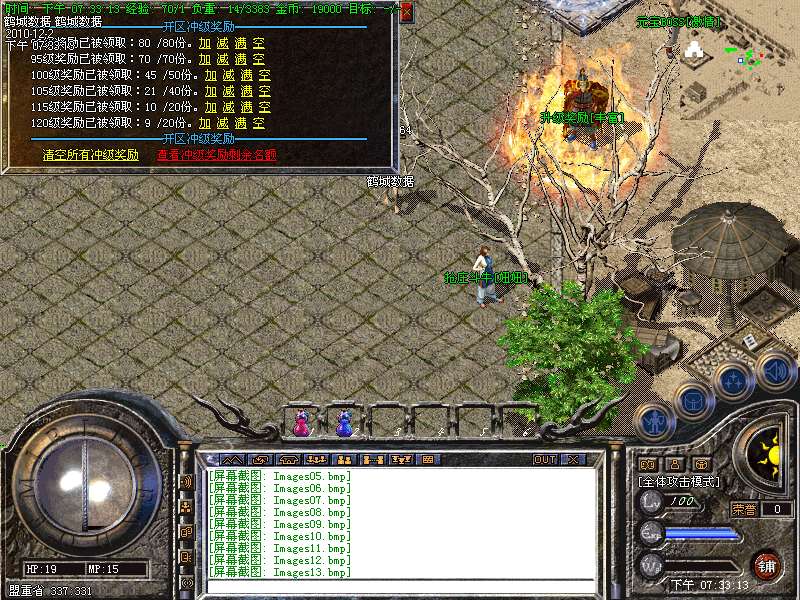Image resolution: width=800 pixels, height=600 pixels.
Task: Open the red 铺 shop button
Action: pyautogui.click(x=766, y=564)
